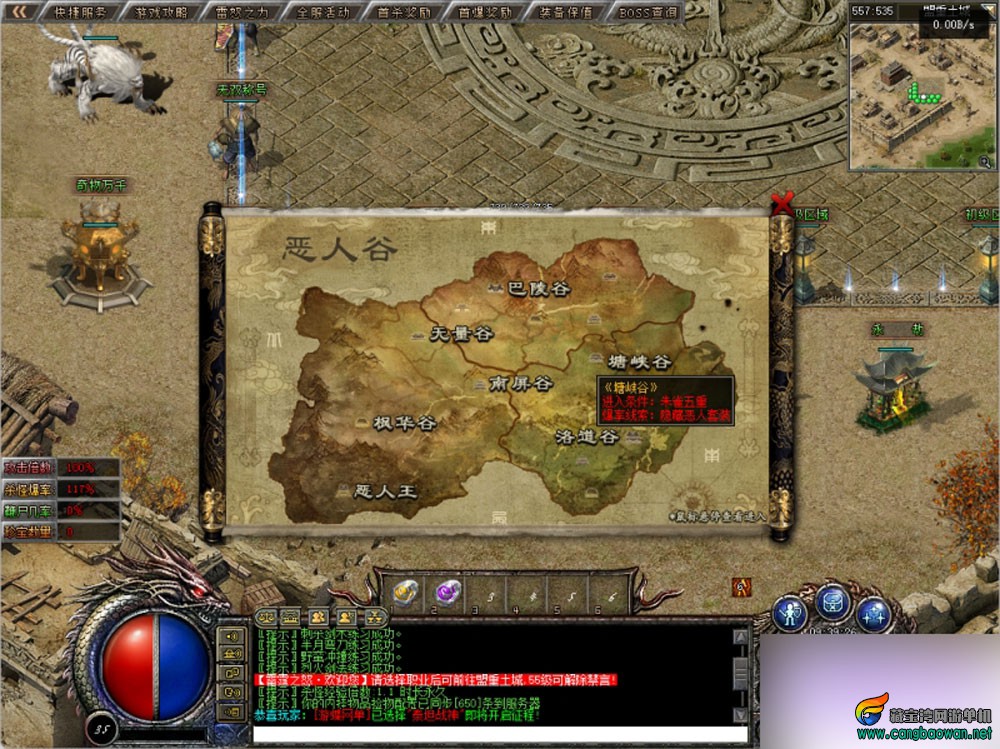
Task: Open the BOSS查询 lookup
Action: tap(647, 13)
